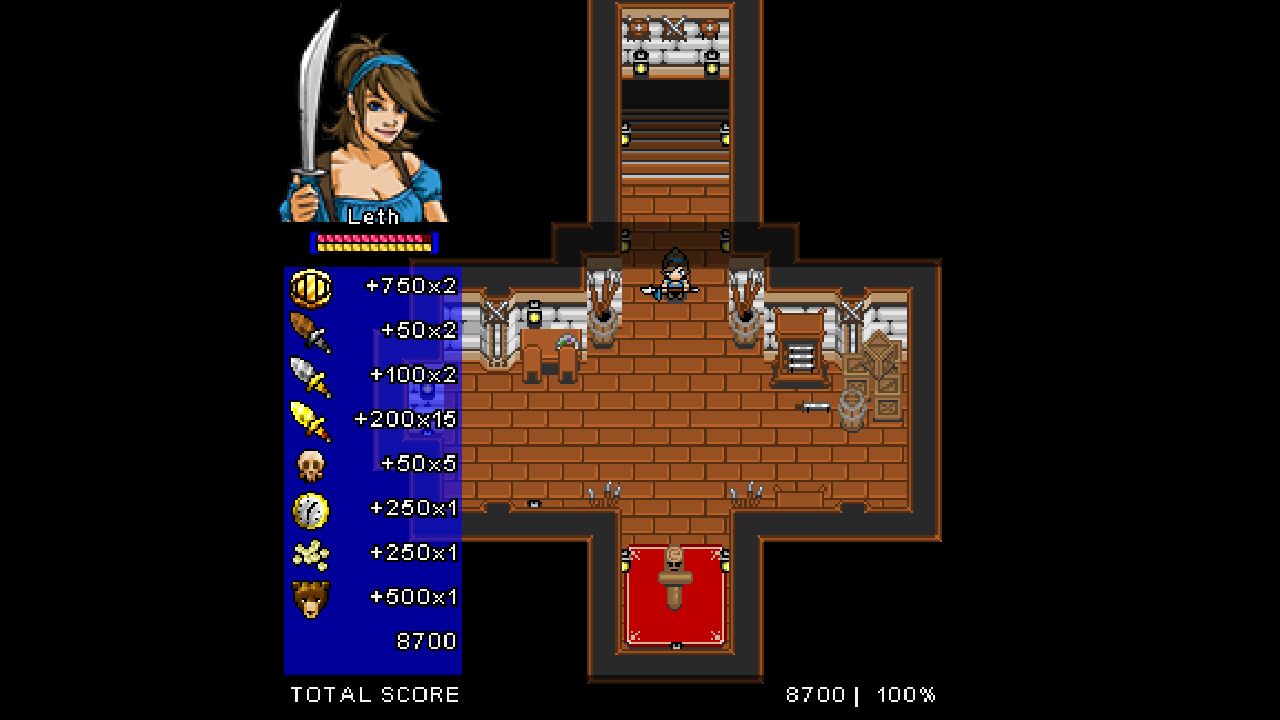Select the bear head trophy icon

pyautogui.click(x=310, y=595)
